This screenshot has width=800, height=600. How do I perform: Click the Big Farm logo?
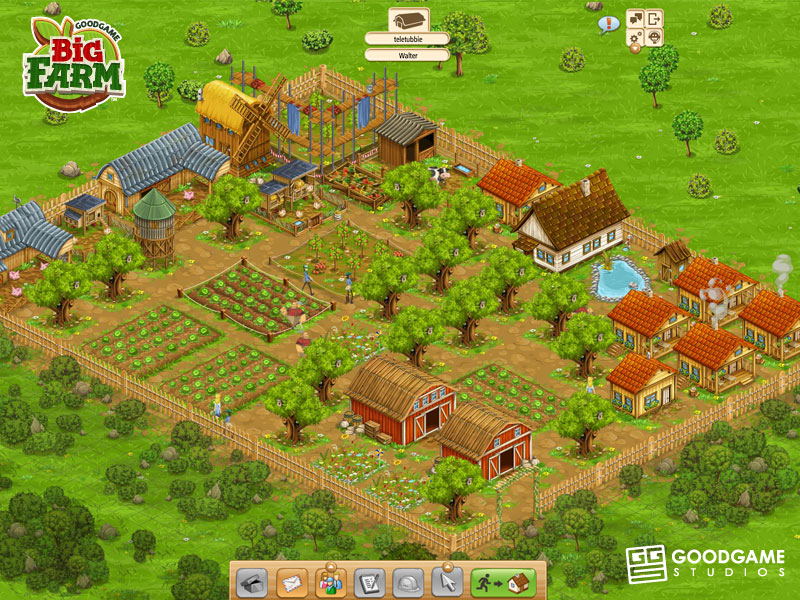75,65
